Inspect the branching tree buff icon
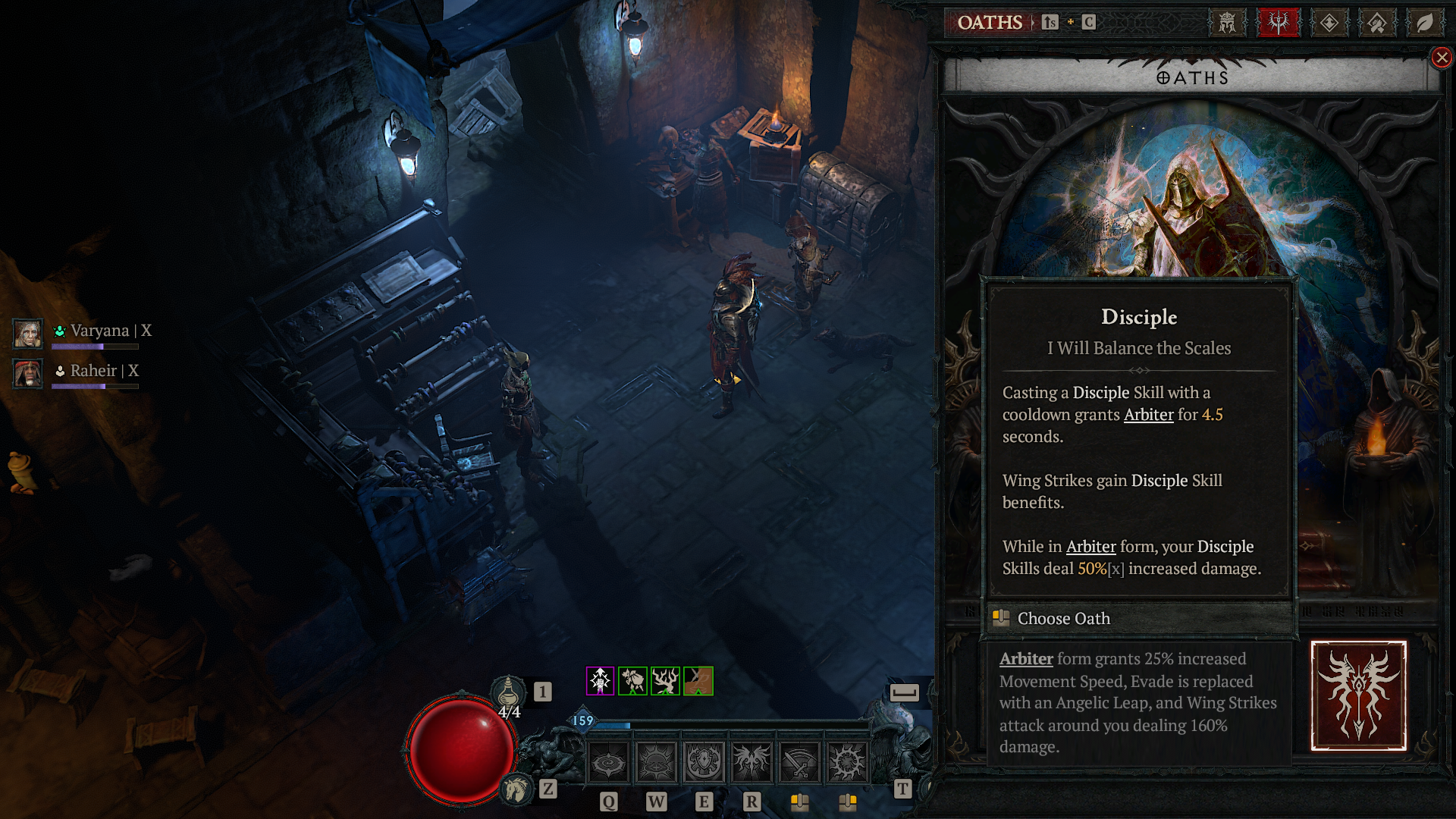Image resolution: width=1456 pixels, height=819 pixels. pos(665,681)
